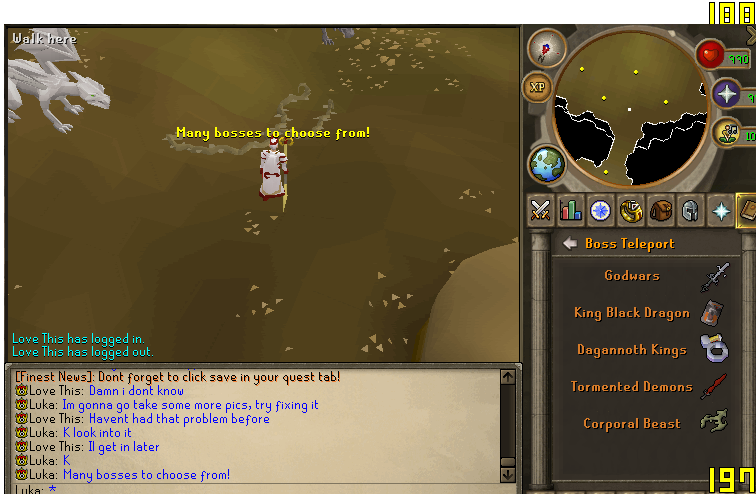
Task: Show the inventory backpack tab
Action: point(659,210)
